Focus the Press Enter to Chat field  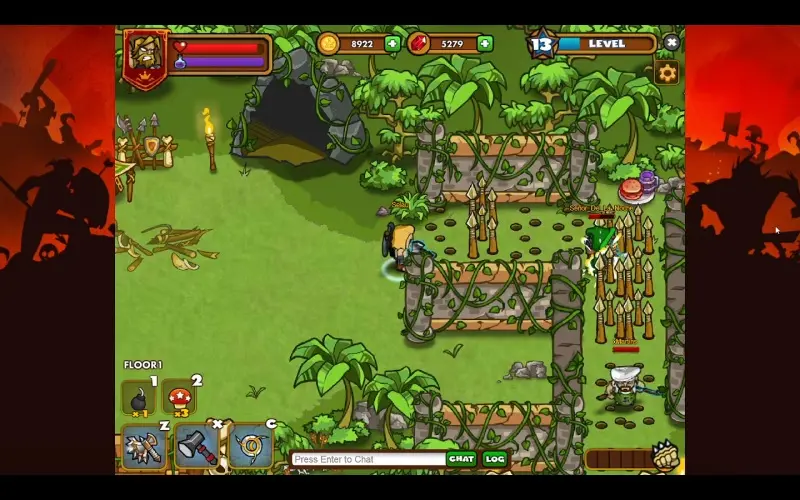tap(367, 459)
